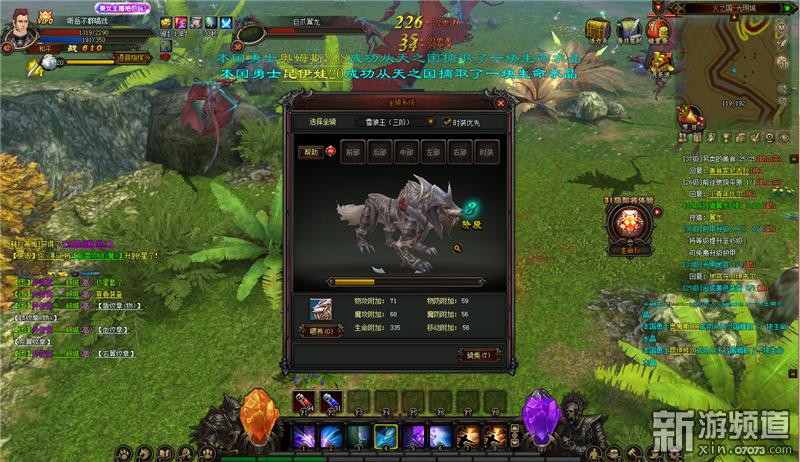
Task: Click the 骑乘 ride button
Action: tap(477, 355)
